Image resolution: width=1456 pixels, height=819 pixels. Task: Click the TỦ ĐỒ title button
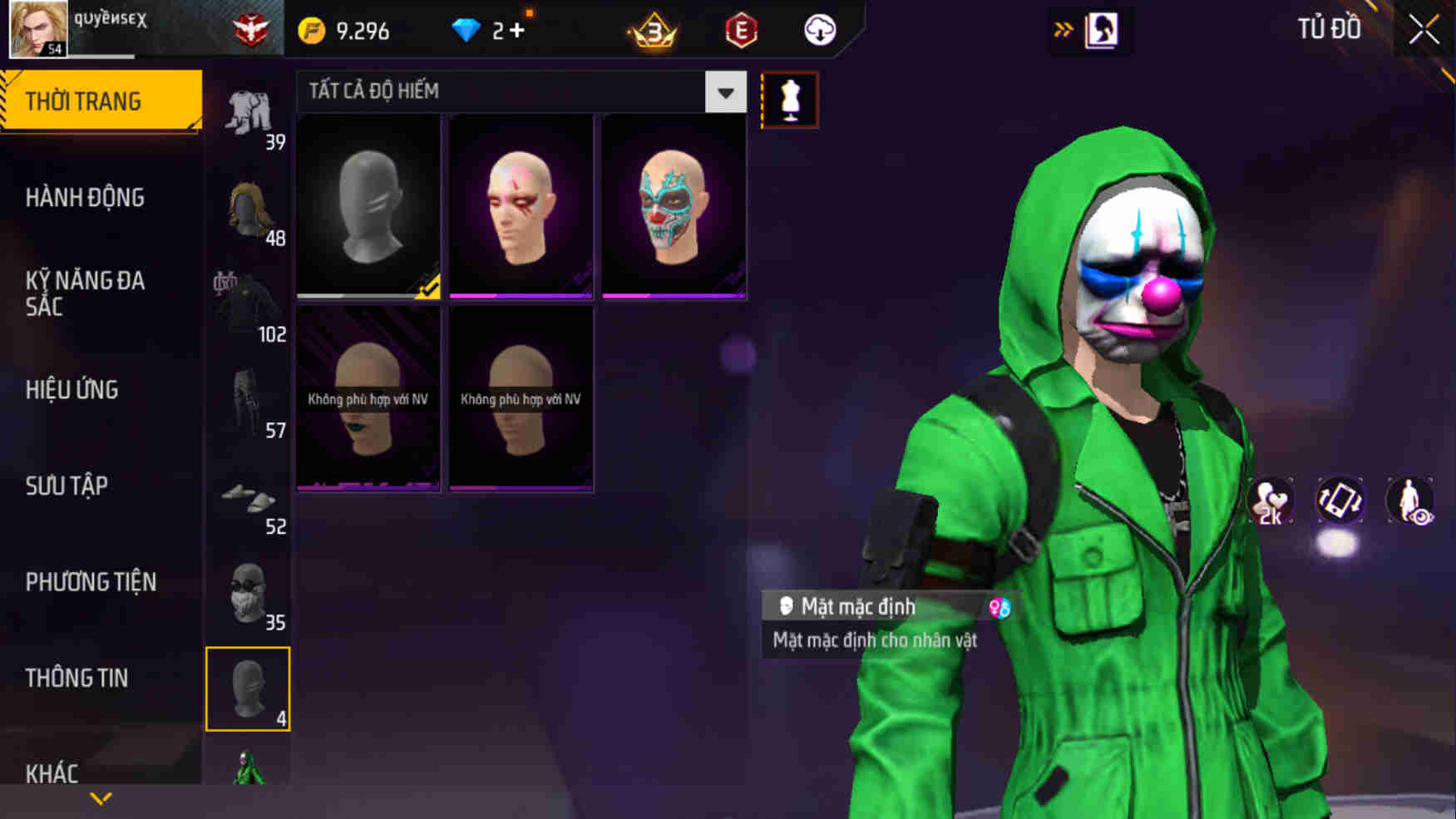[1328, 29]
